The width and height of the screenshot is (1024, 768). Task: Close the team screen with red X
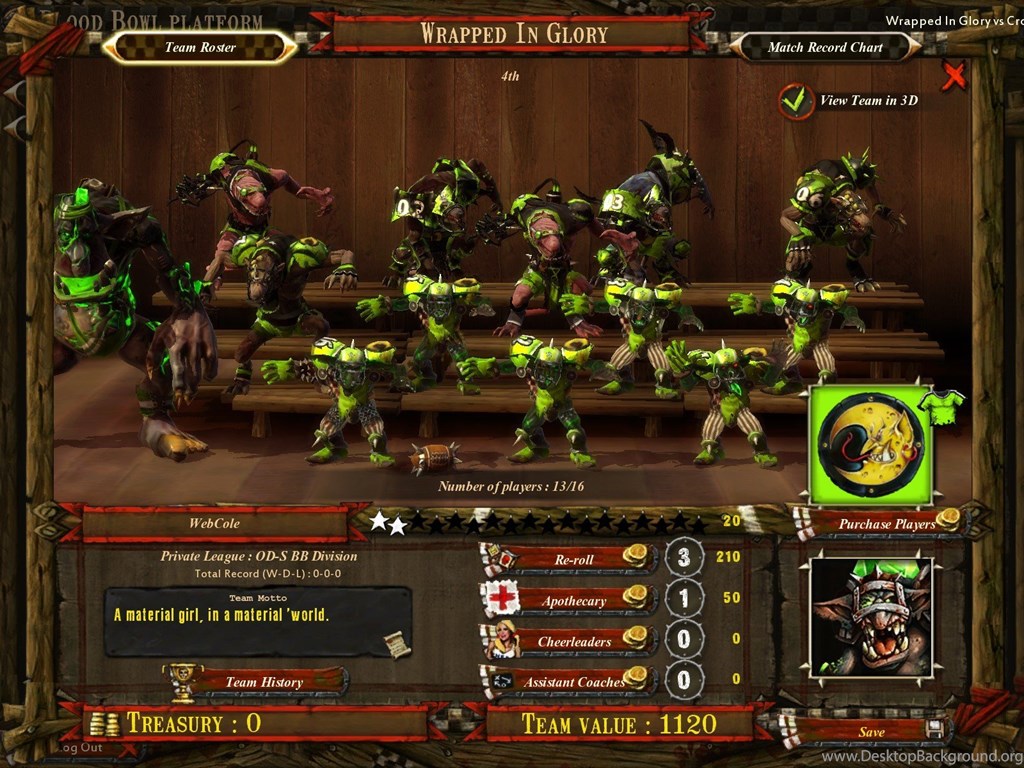[954, 75]
